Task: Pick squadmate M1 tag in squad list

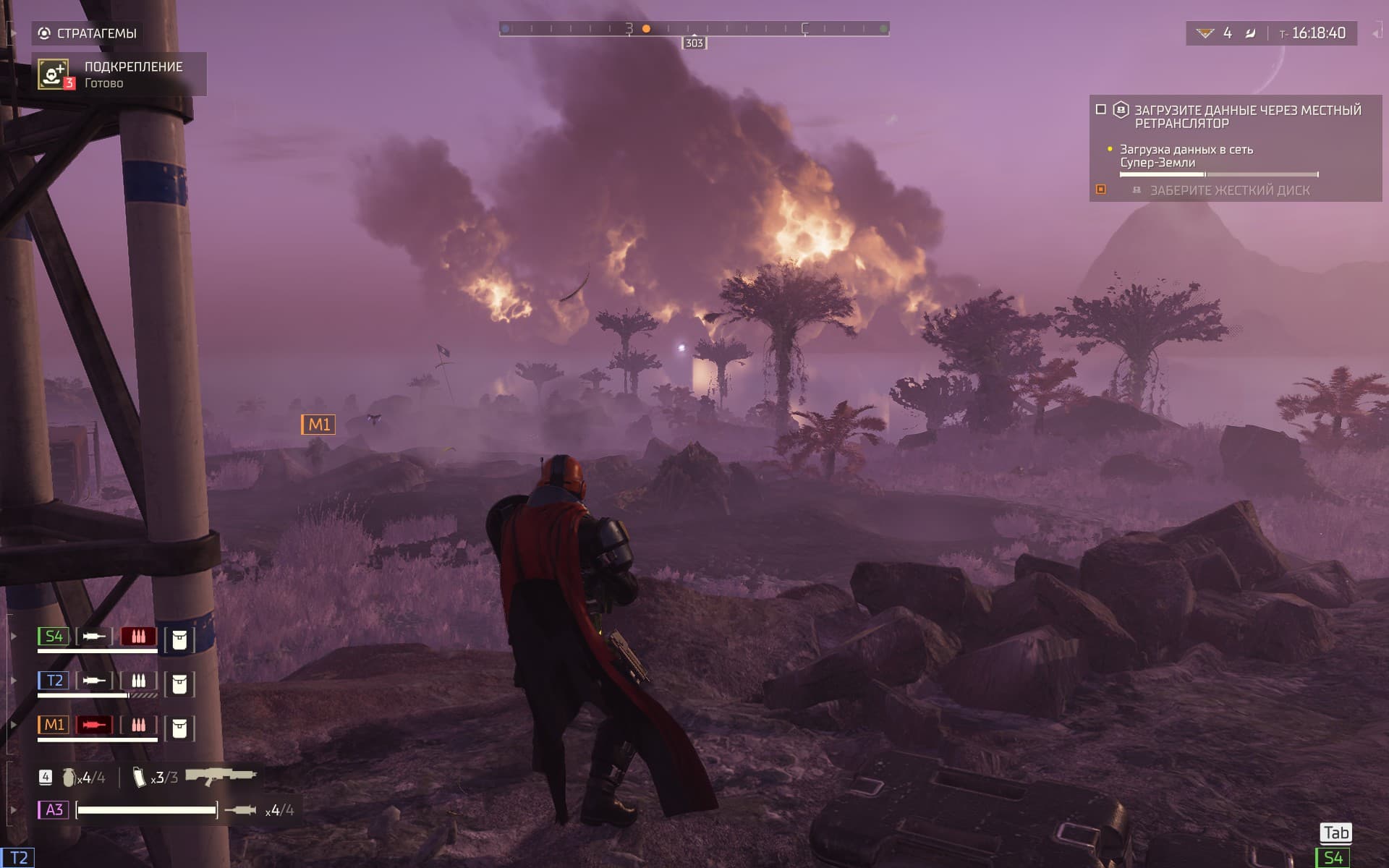Action: (x=54, y=725)
